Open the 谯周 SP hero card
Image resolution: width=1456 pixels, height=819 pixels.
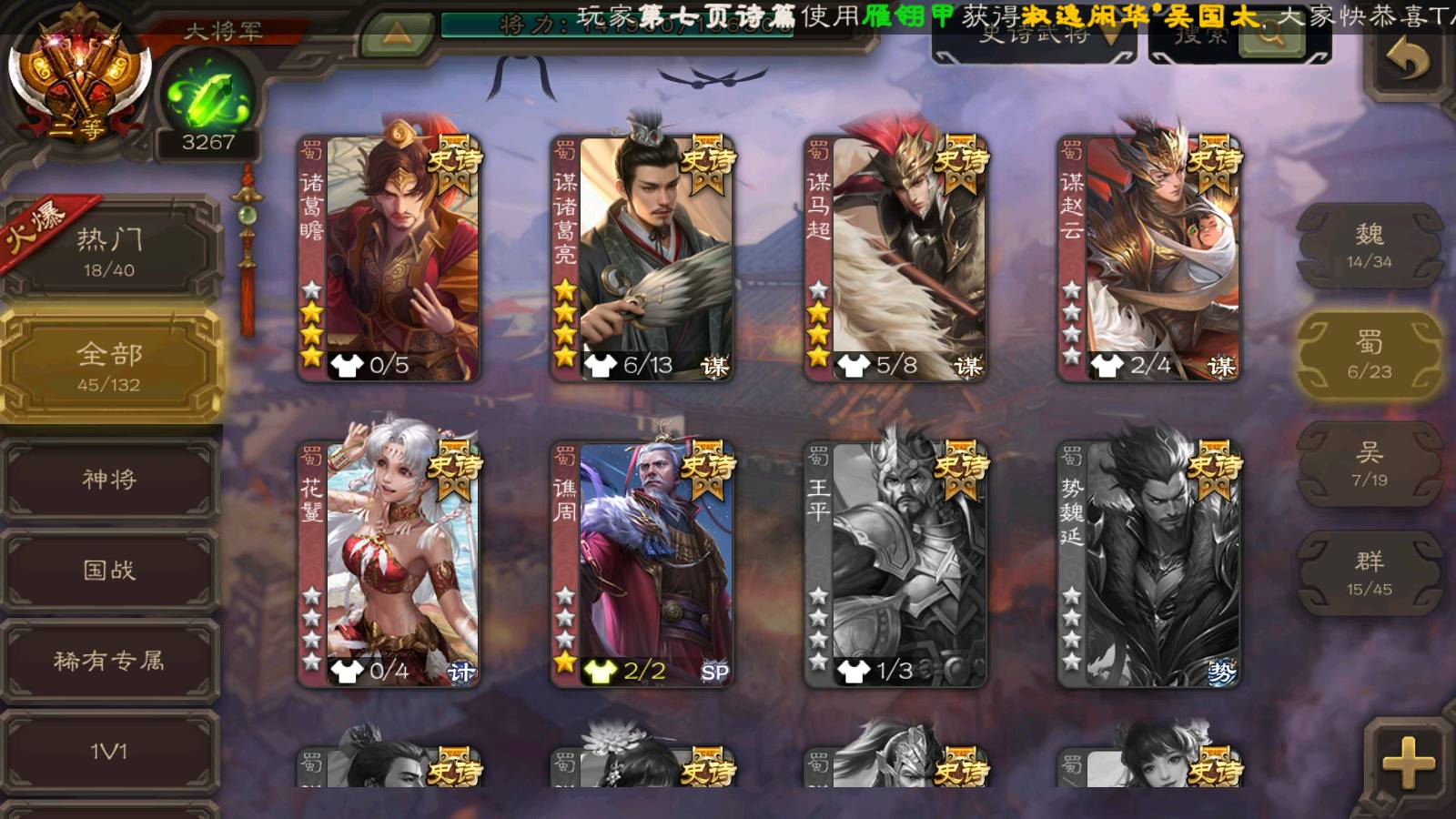click(x=642, y=564)
